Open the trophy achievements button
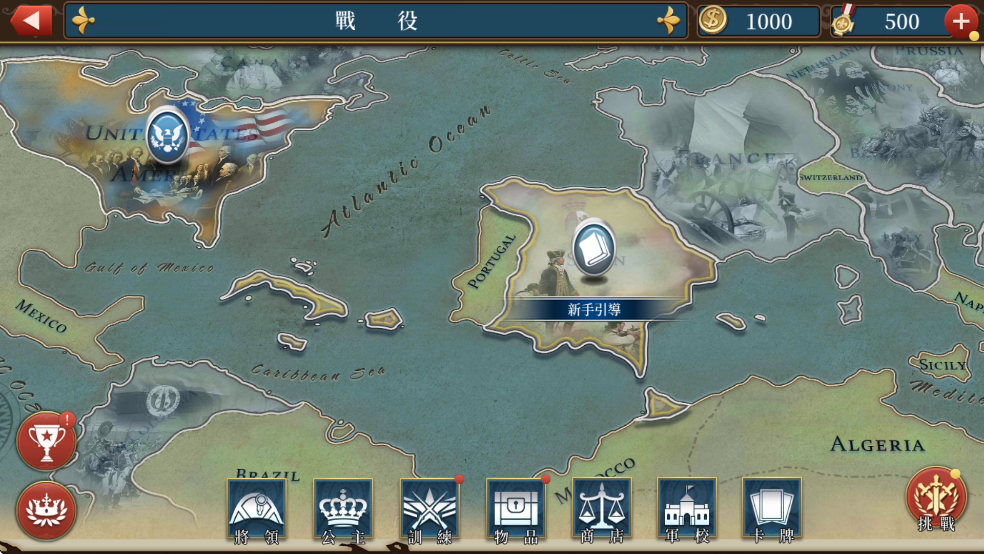This screenshot has width=984, height=554. pyautogui.click(x=46, y=442)
